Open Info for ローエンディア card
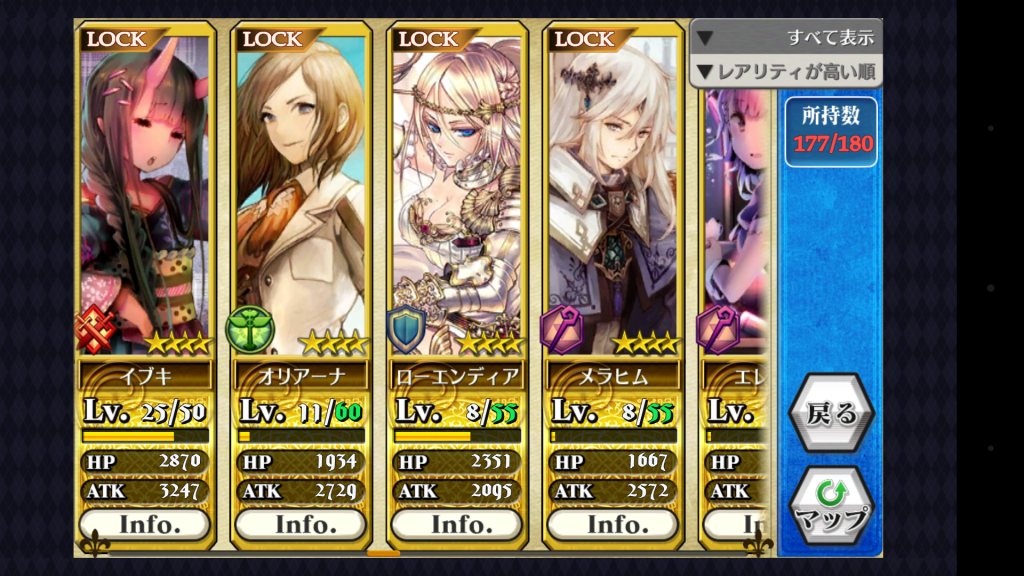 tap(457, 524)
